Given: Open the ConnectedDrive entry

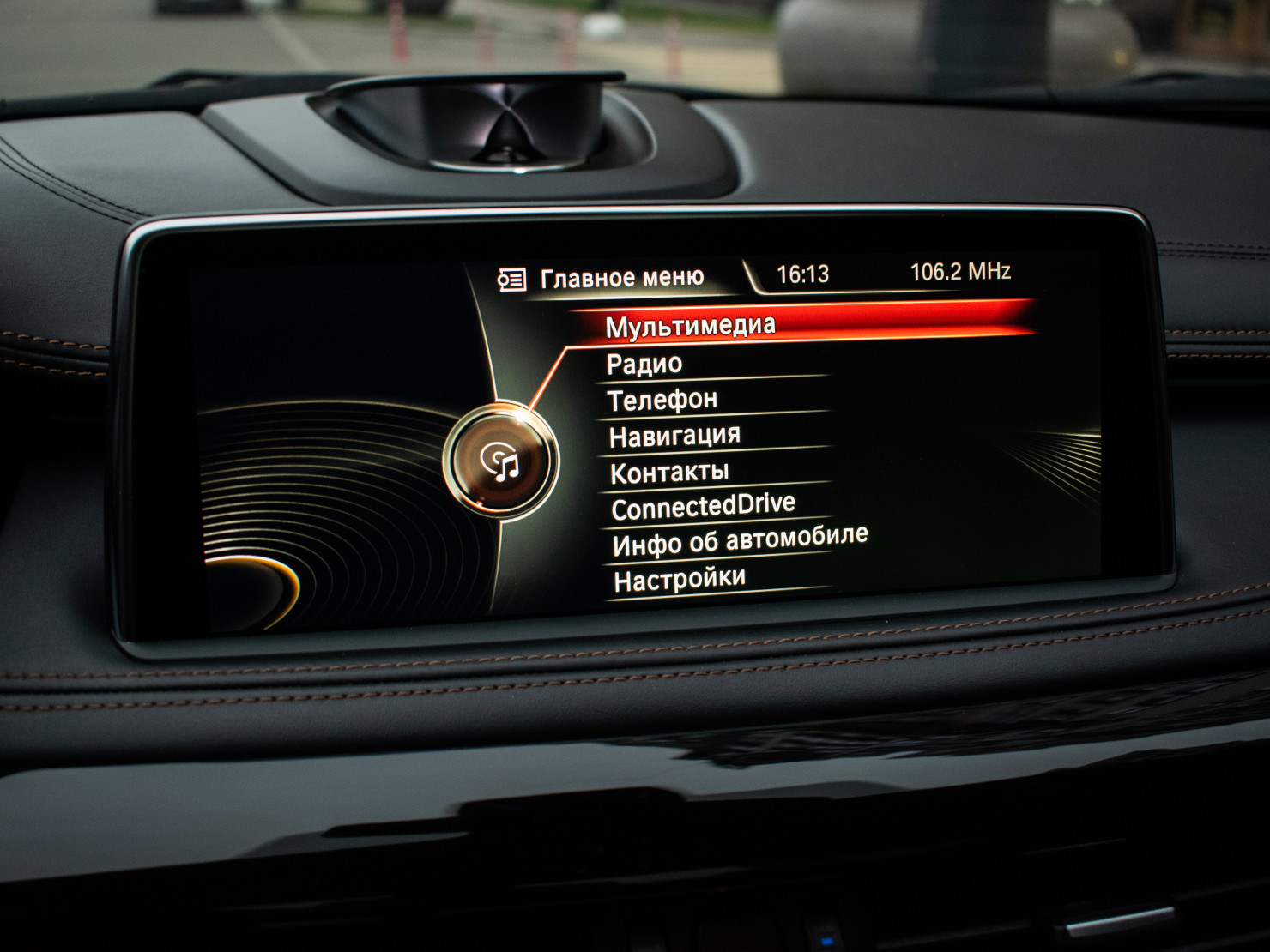Looking at the screenshot, I should tap(704, 507).
